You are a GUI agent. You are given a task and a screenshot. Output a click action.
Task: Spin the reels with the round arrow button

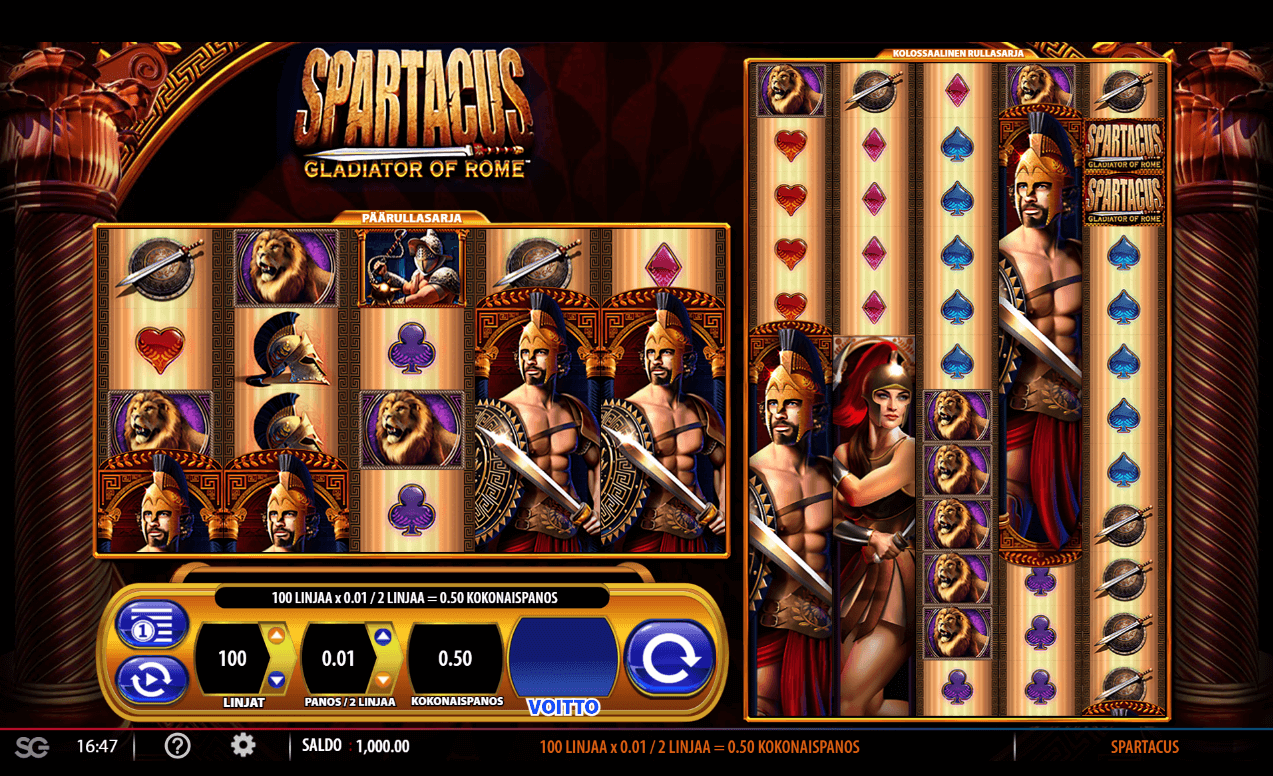(669, 658)
